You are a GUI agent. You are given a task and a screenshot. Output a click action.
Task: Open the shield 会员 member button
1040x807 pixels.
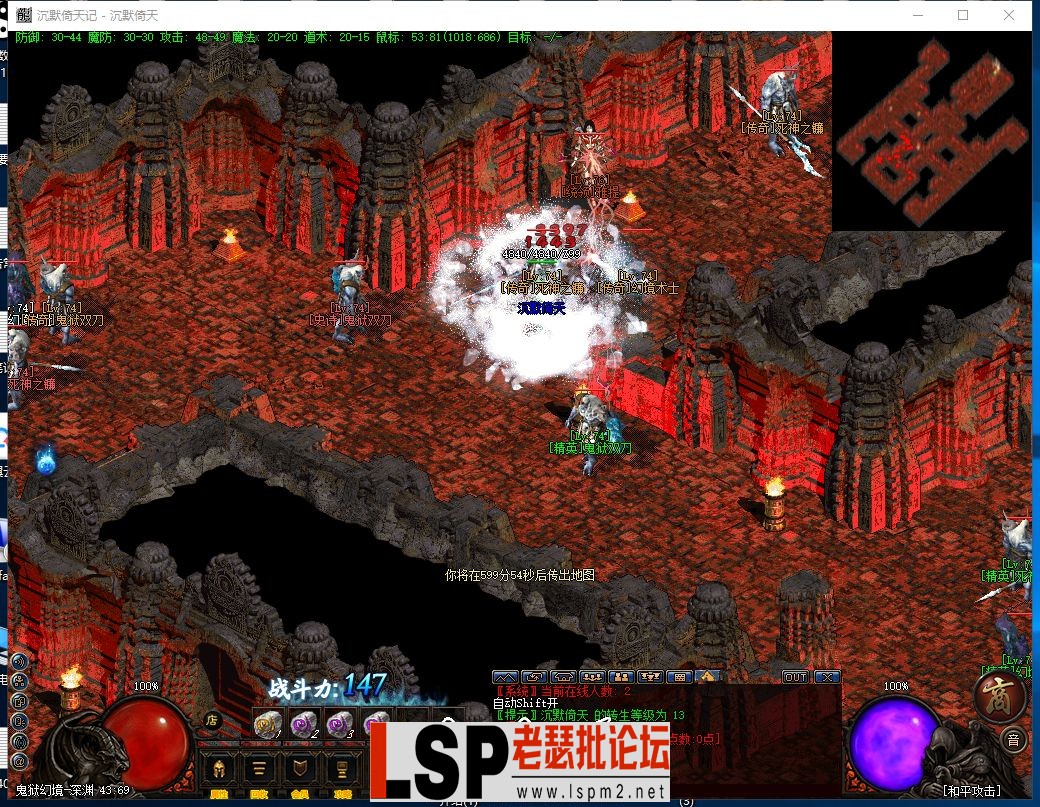(x=300, y=770)
